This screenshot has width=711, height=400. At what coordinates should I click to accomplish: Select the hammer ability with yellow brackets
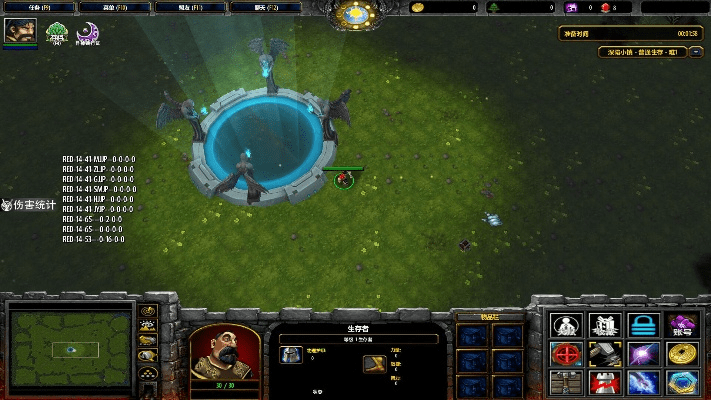pyautogui.click(x=604, y=354)
